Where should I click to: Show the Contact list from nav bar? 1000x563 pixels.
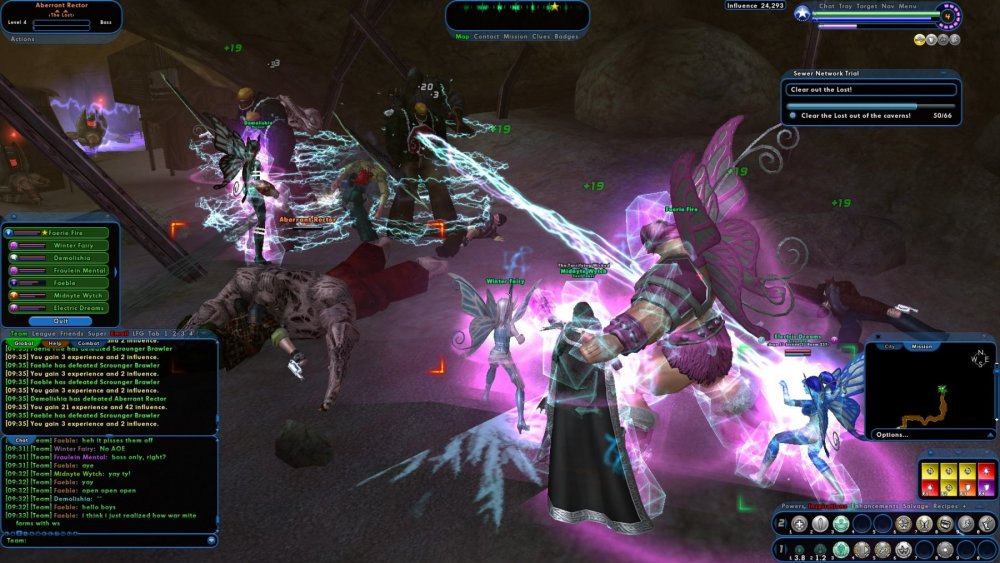coord(486,36)
